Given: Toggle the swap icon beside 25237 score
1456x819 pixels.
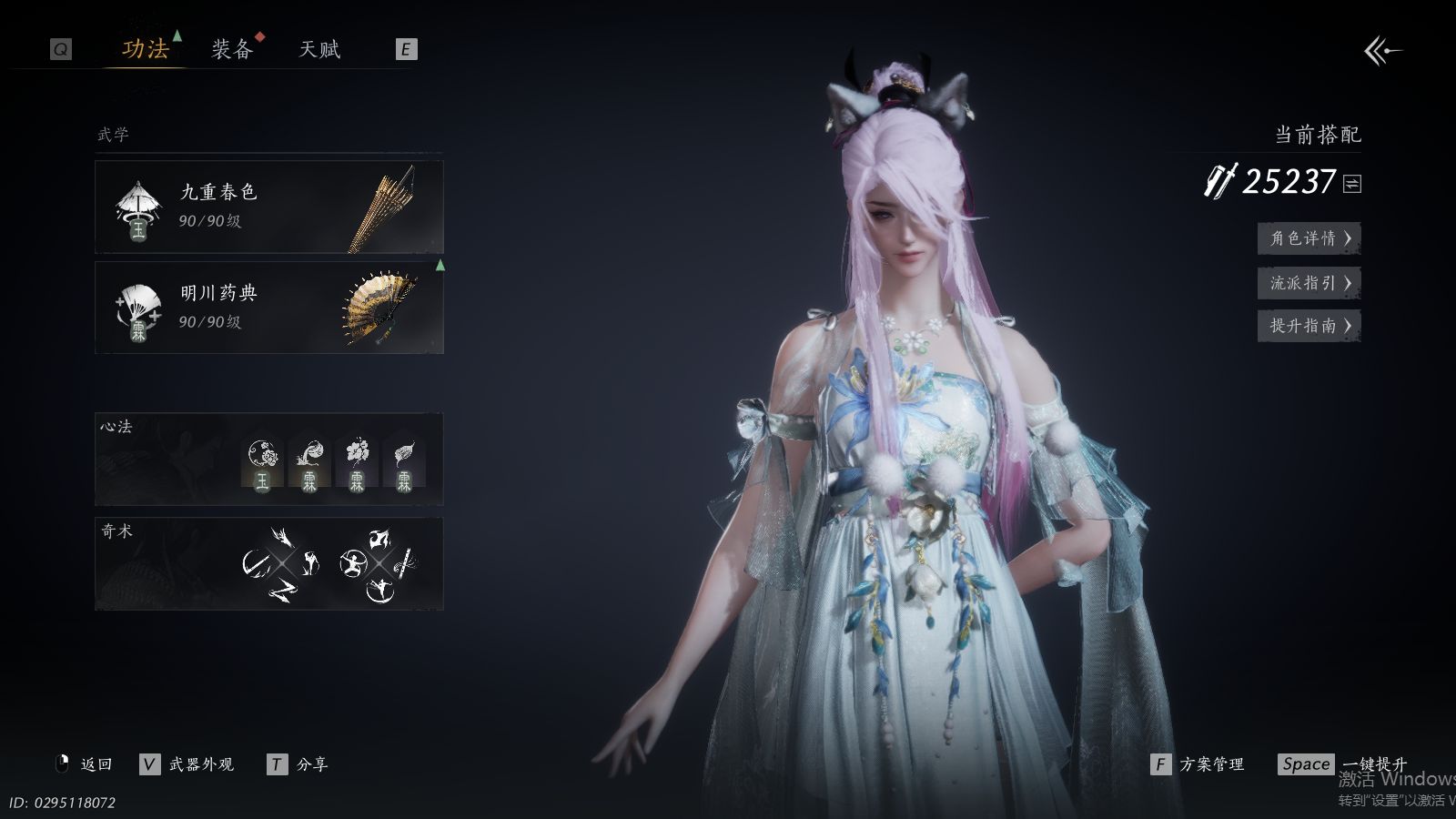Looking at the screenshot, I should click(1352, 184).
